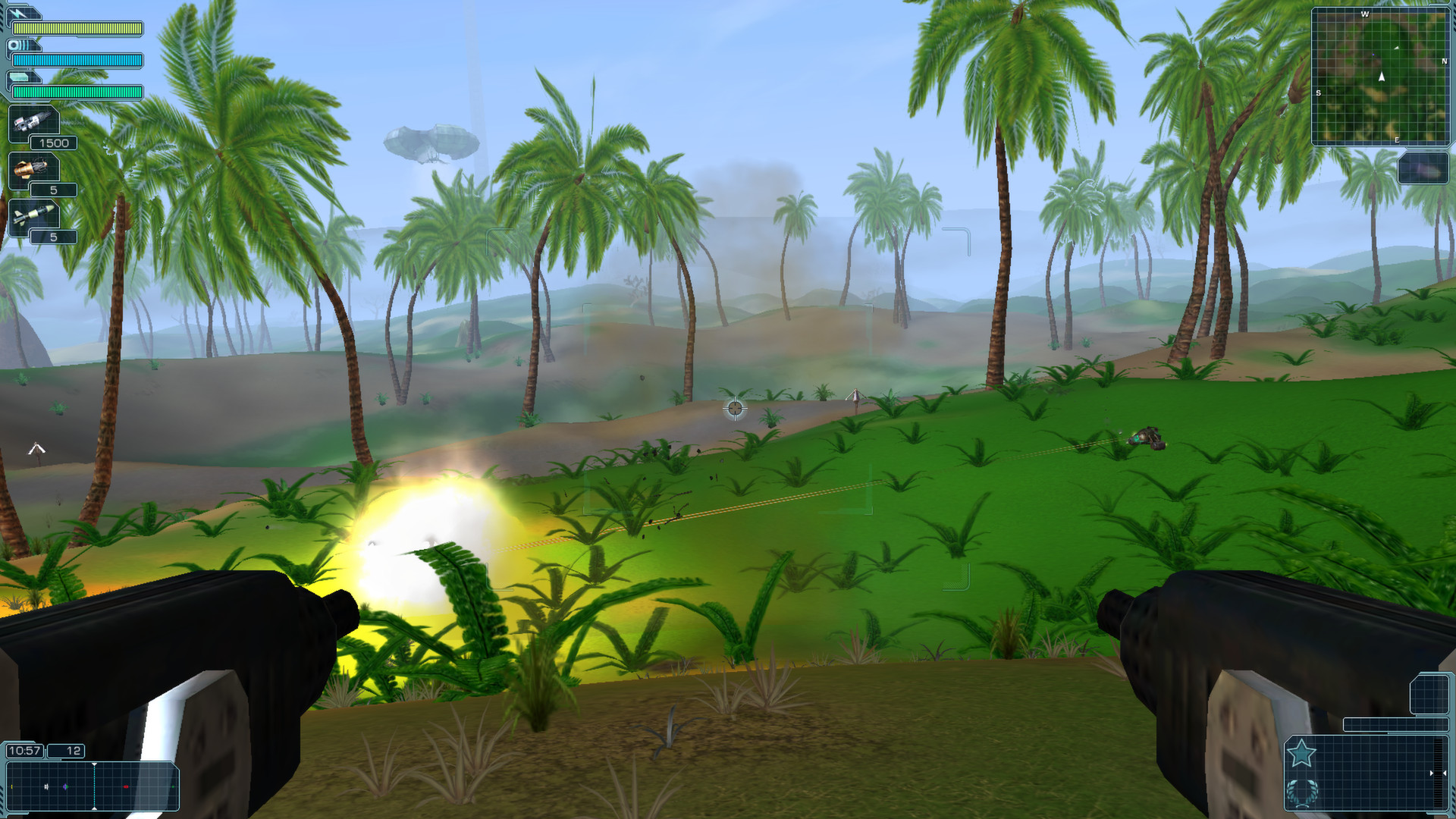Expand the 1500 ammo counter tab
The height and width of the screenshot is (819, 1456).
click(x=54, y=143)
